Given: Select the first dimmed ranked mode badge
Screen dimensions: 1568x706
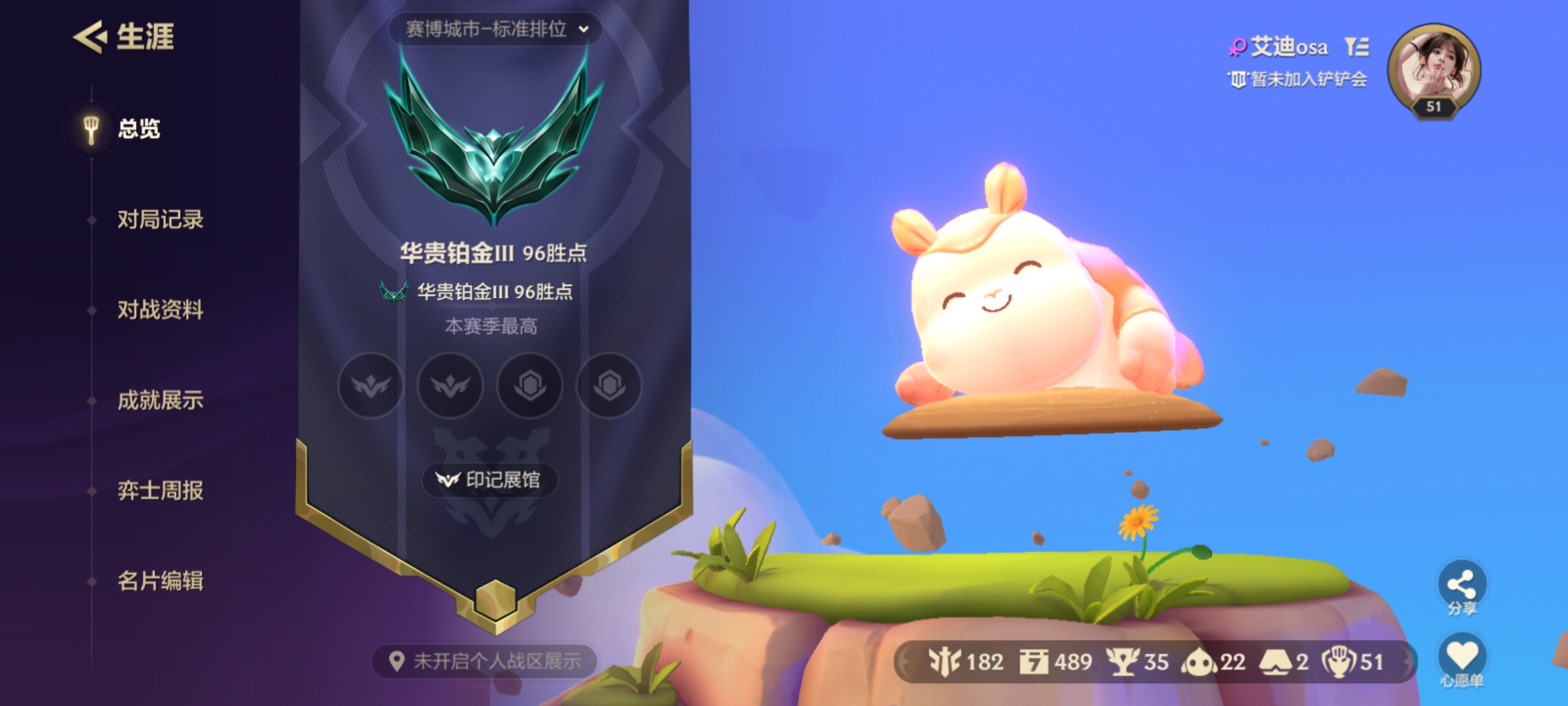Looking at the screenshot, I should [x=371, y=387].
